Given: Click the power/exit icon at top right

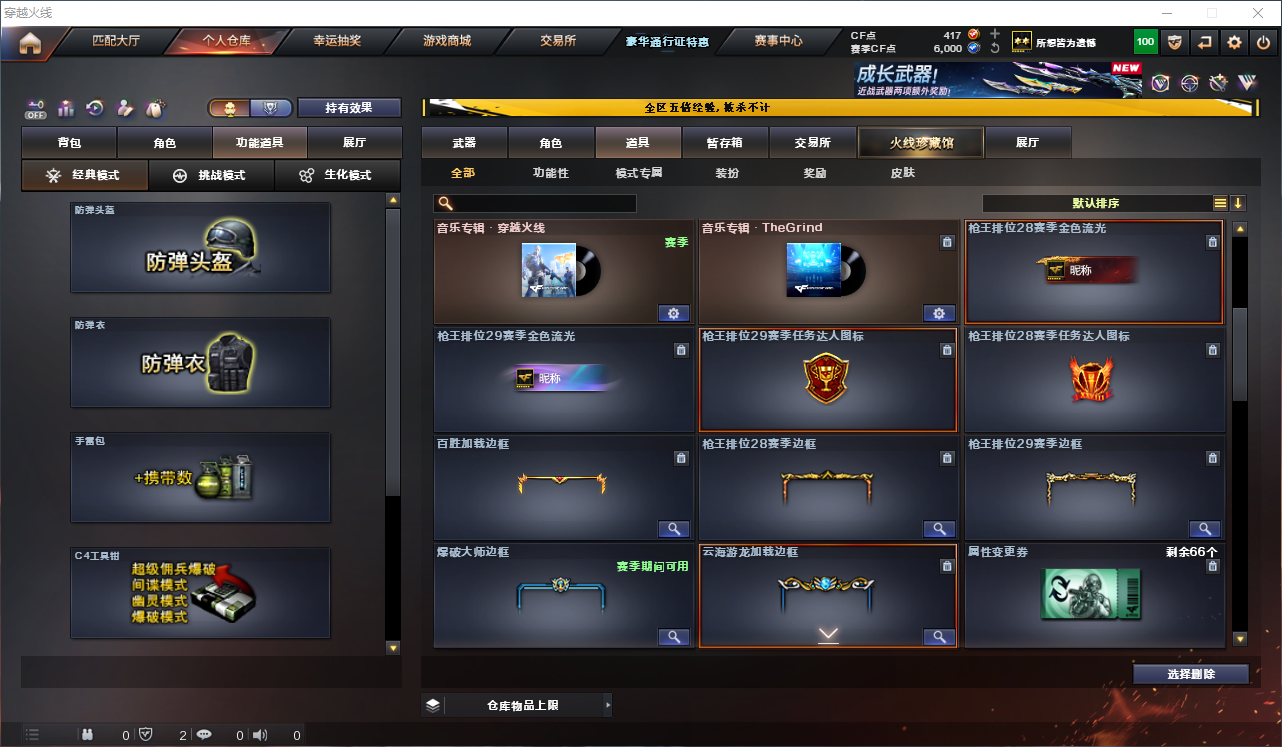Looking at the screenshot, I should pyautogui.click(x=1265, y=42).
